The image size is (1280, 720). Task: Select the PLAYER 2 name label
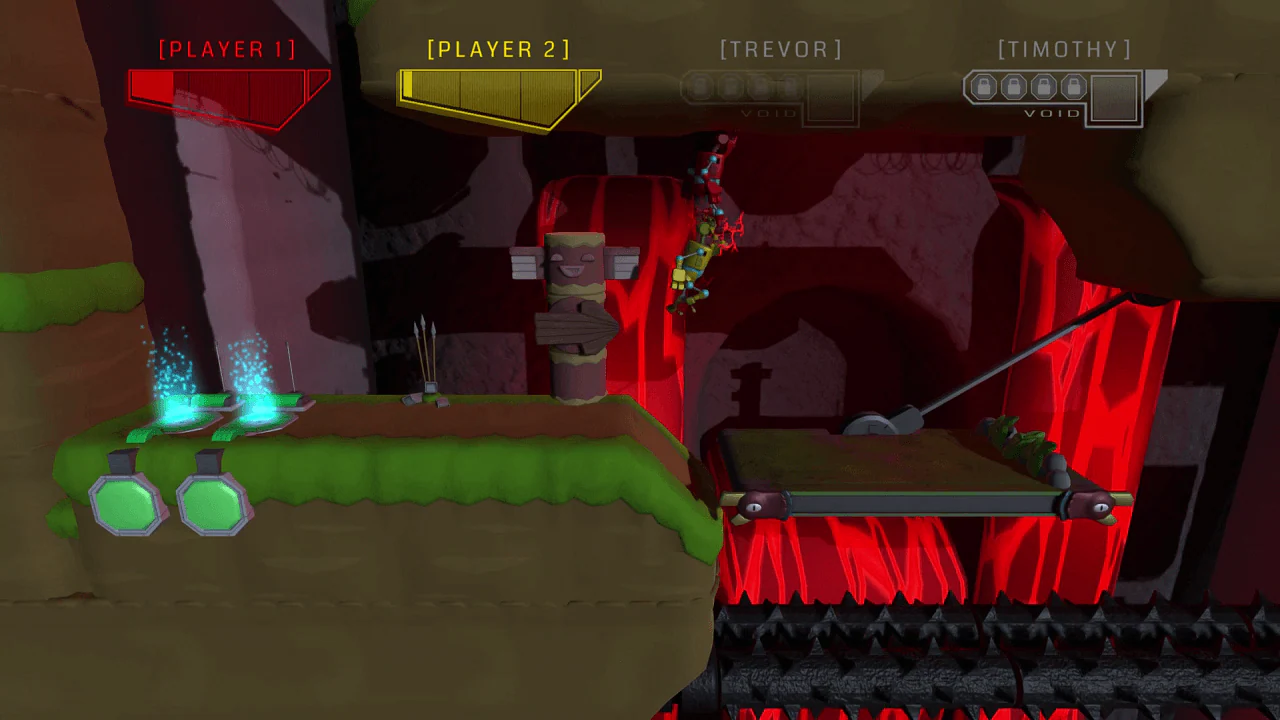[499, 48]
